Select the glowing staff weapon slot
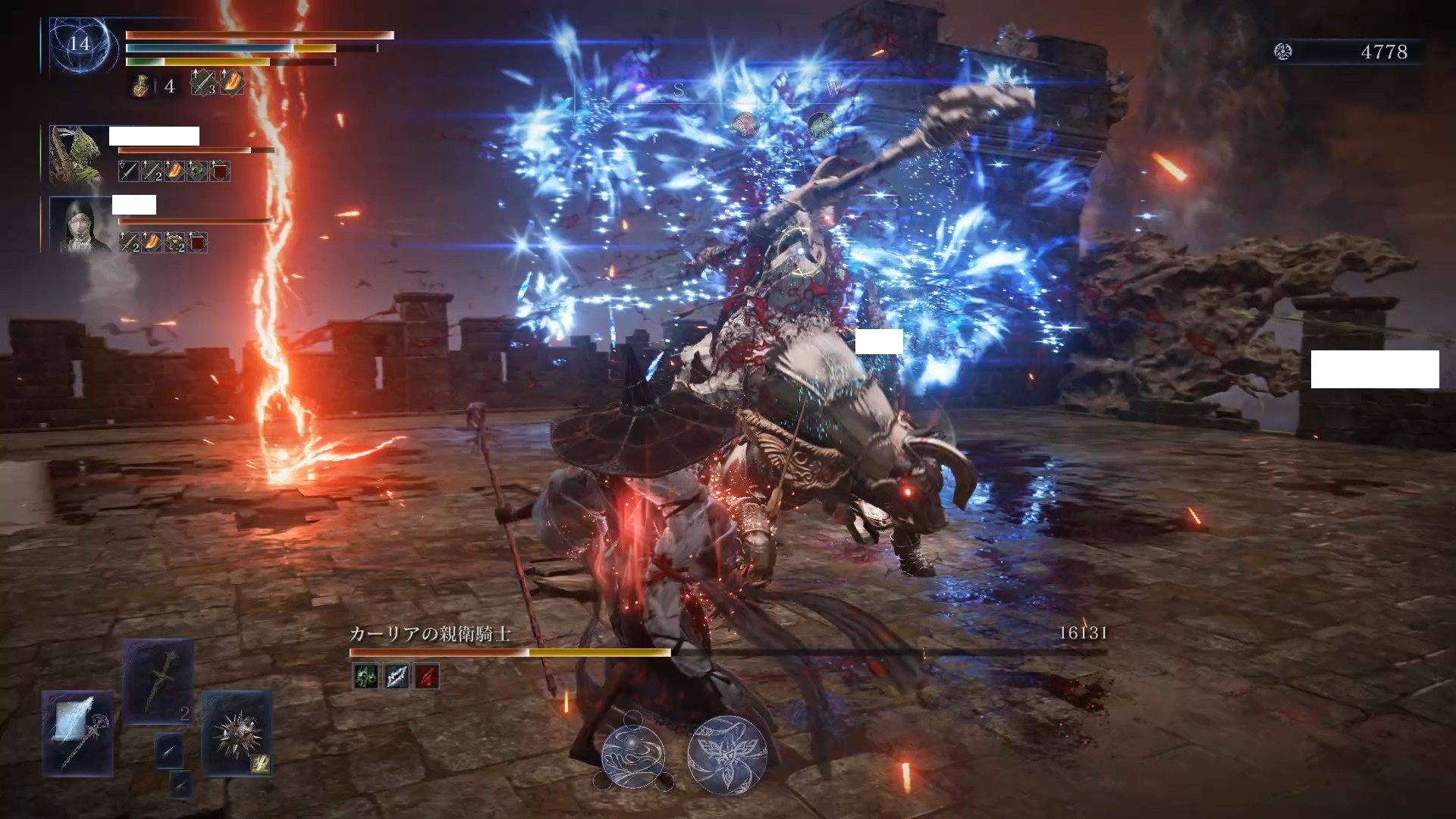The image size is (1456, 819). tap(78, 733)
